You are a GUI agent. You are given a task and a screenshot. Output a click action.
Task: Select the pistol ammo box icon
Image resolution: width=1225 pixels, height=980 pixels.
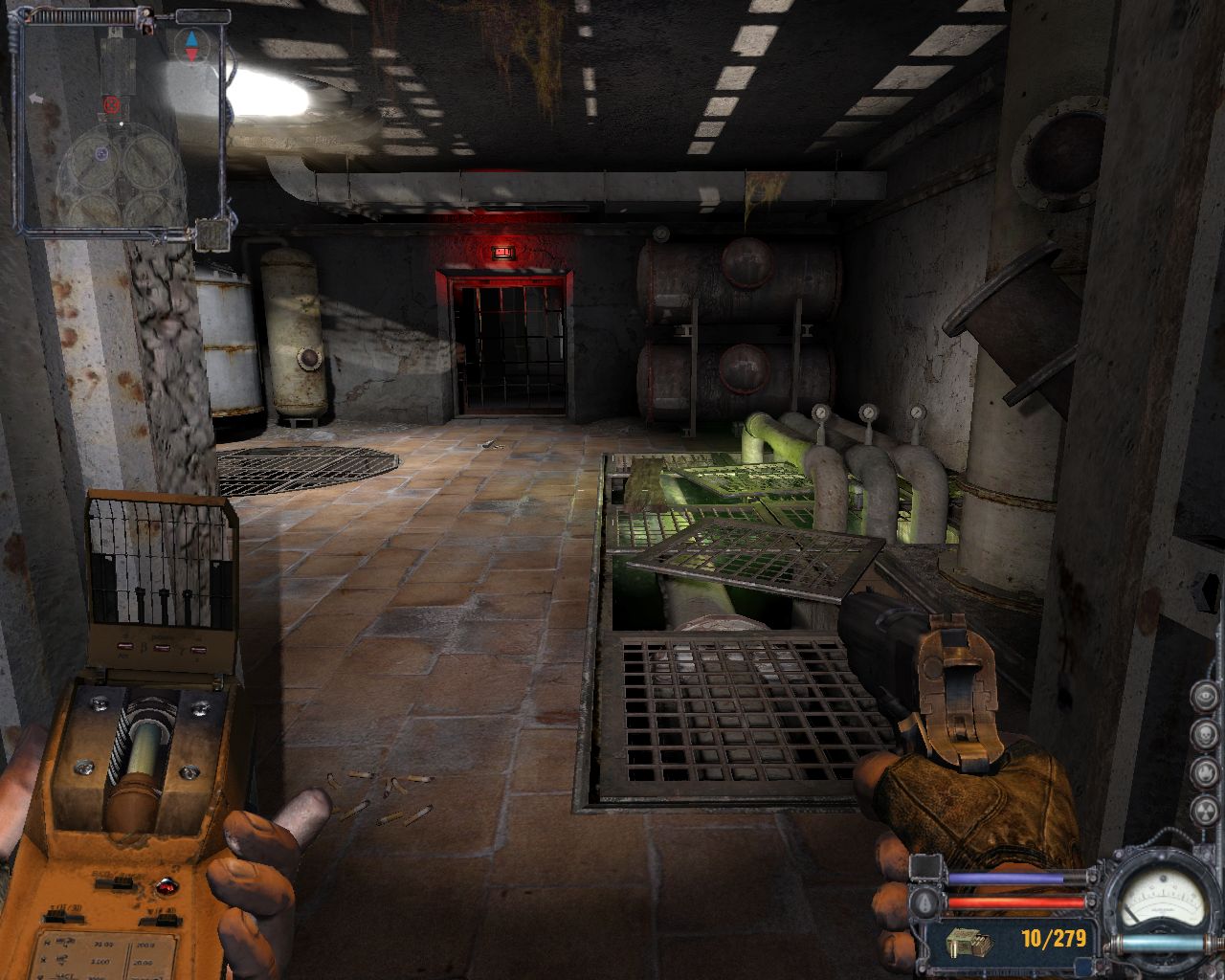pos(968,944)
